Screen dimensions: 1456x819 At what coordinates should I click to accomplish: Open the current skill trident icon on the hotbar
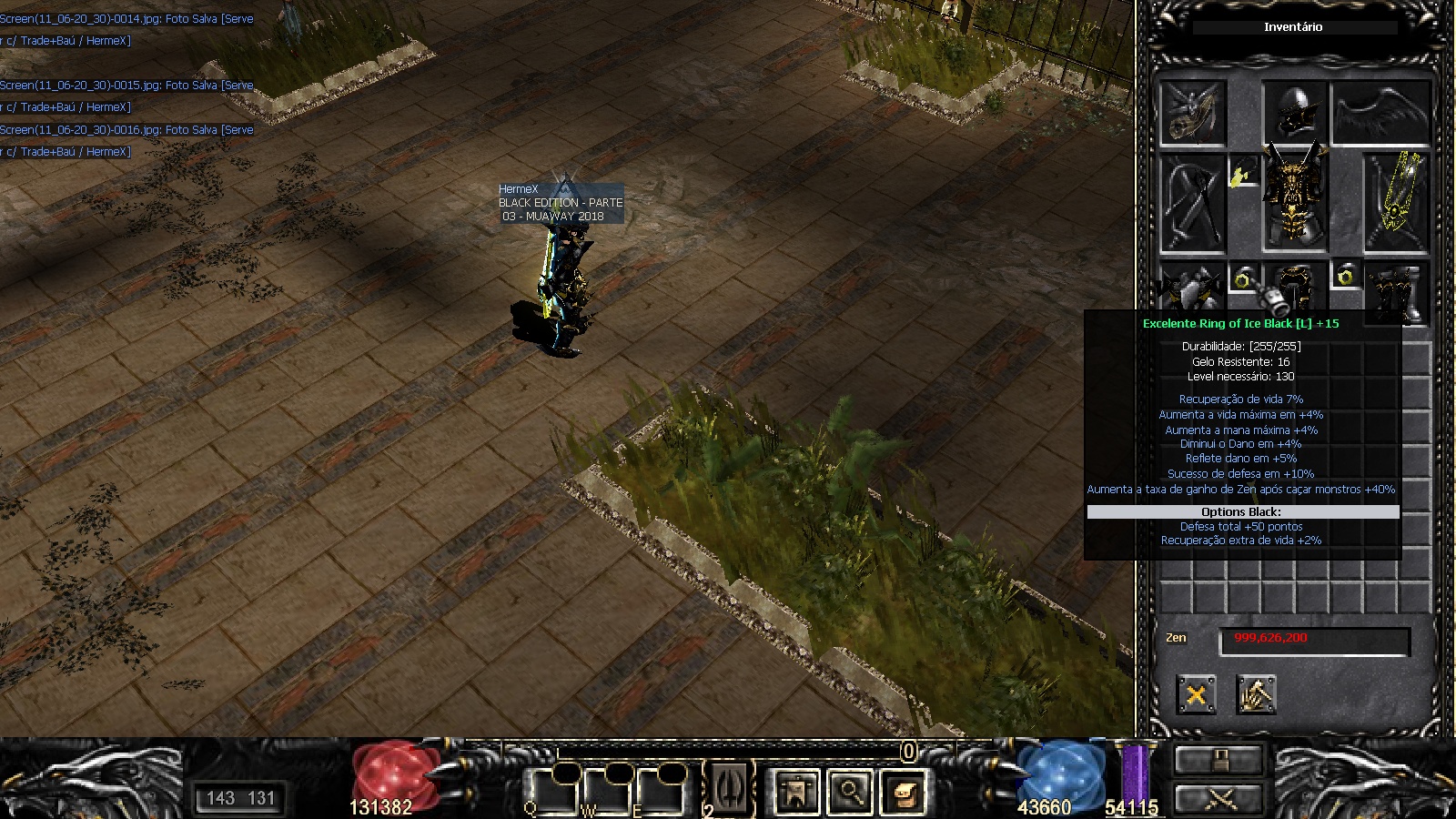tap(731, 787)
